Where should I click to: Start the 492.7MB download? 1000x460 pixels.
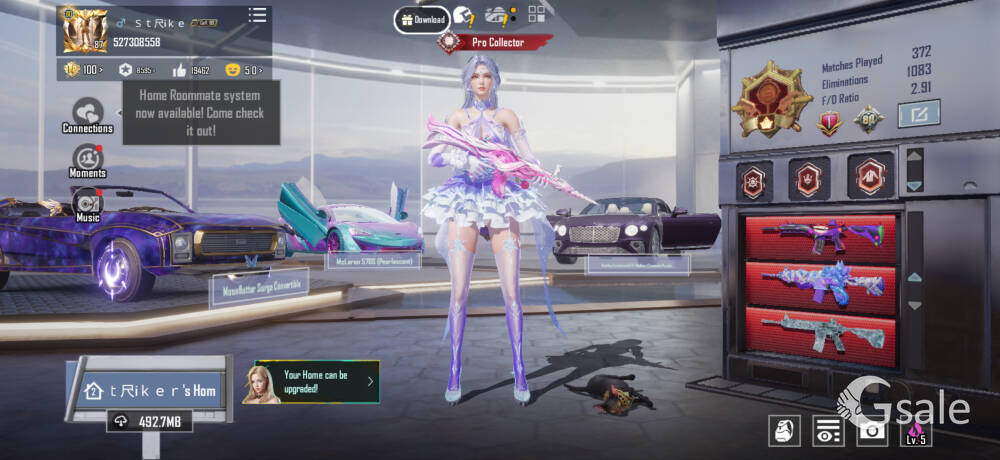coord(150,423)
